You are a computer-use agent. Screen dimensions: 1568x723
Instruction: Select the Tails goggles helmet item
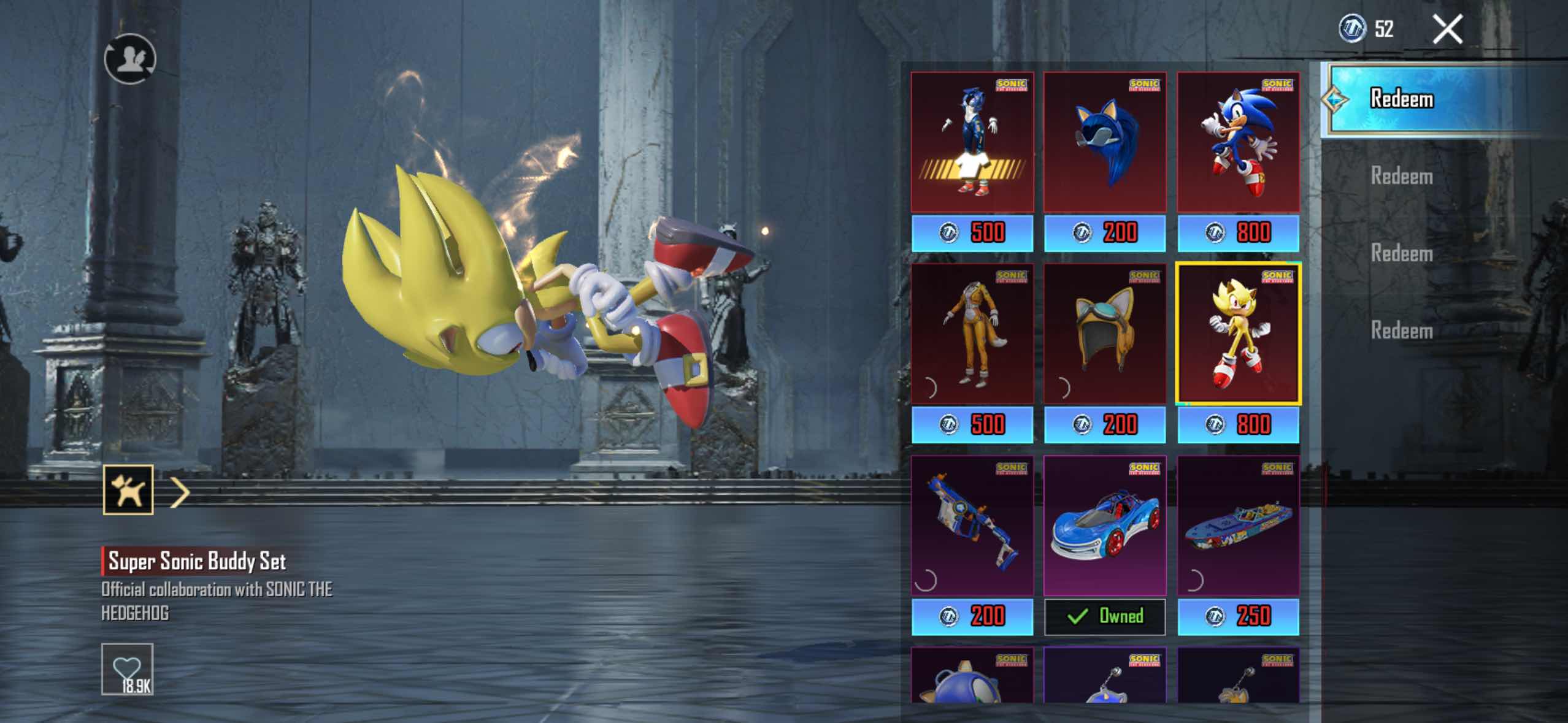1104,334
